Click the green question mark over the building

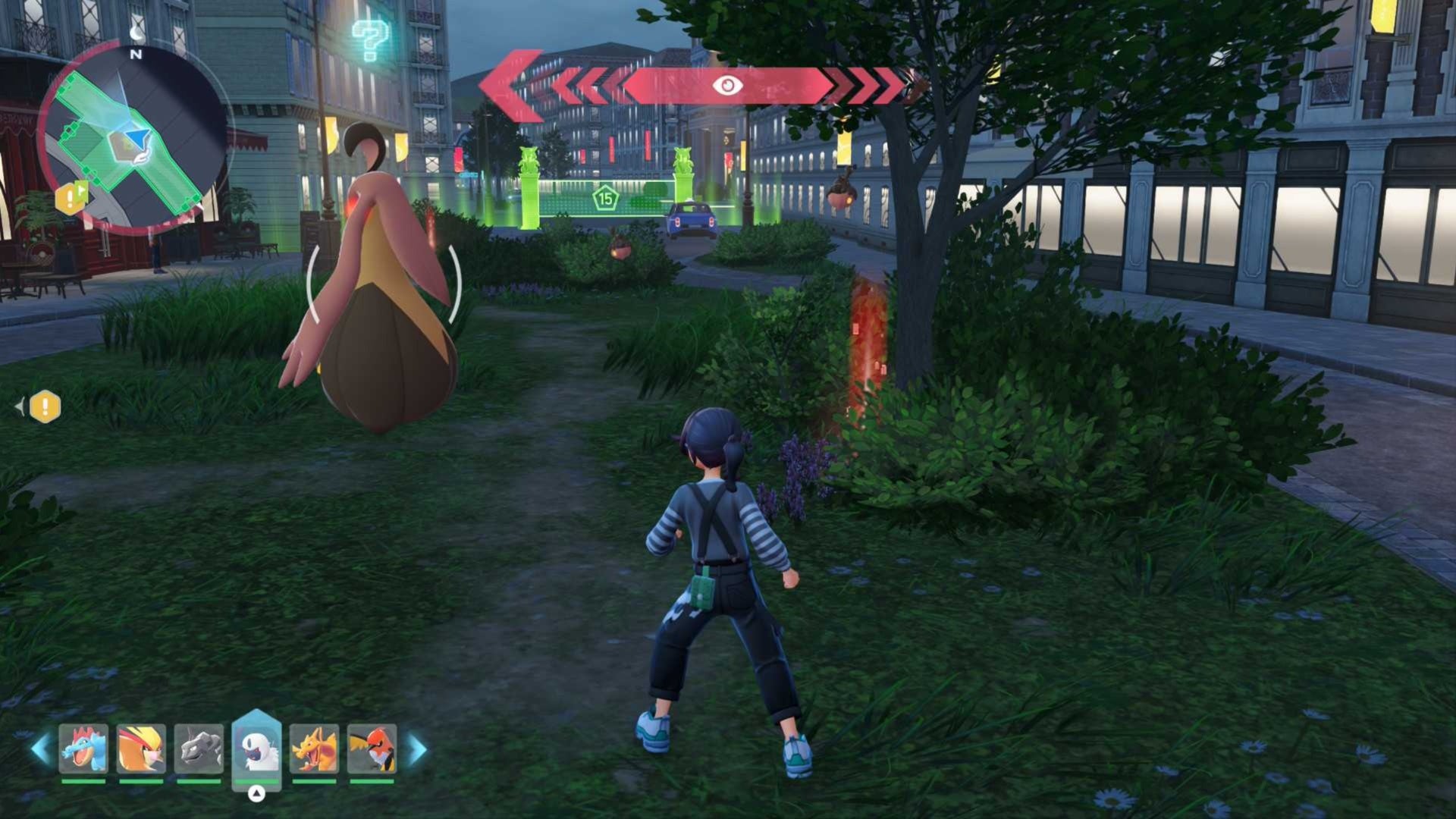click(369, 36)
